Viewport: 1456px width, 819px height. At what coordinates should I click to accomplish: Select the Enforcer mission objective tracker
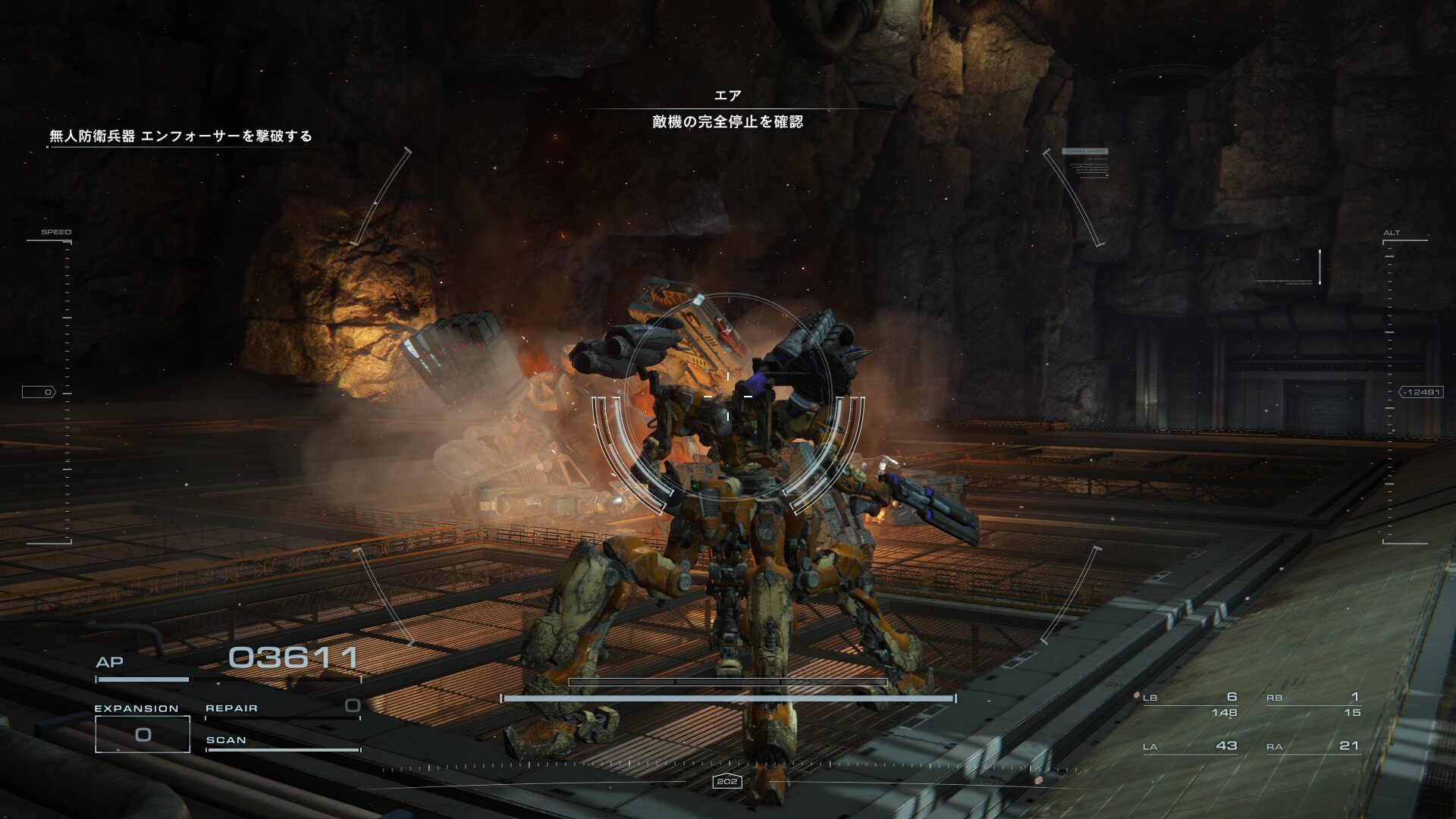point(180,136)
